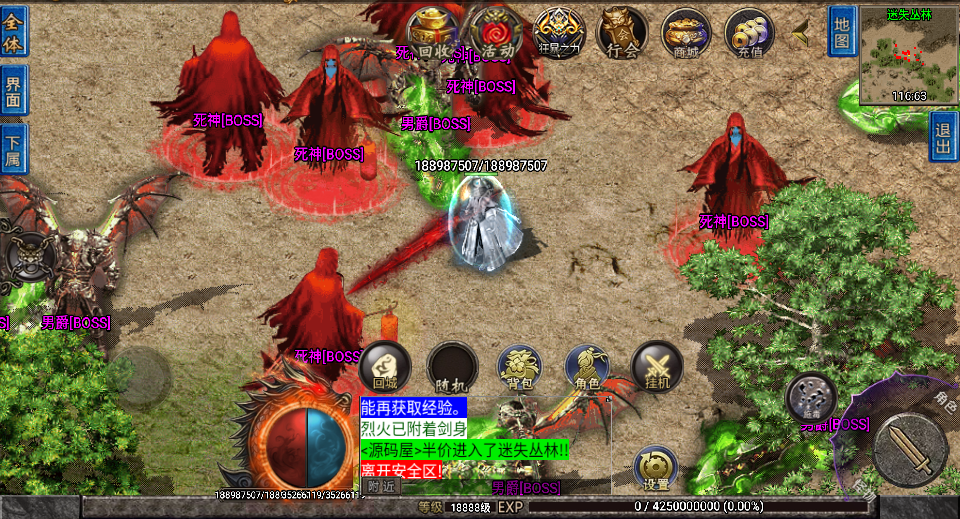Open the 背包 backpack
This screenshot has width=960, height=519.
point(520,367)
